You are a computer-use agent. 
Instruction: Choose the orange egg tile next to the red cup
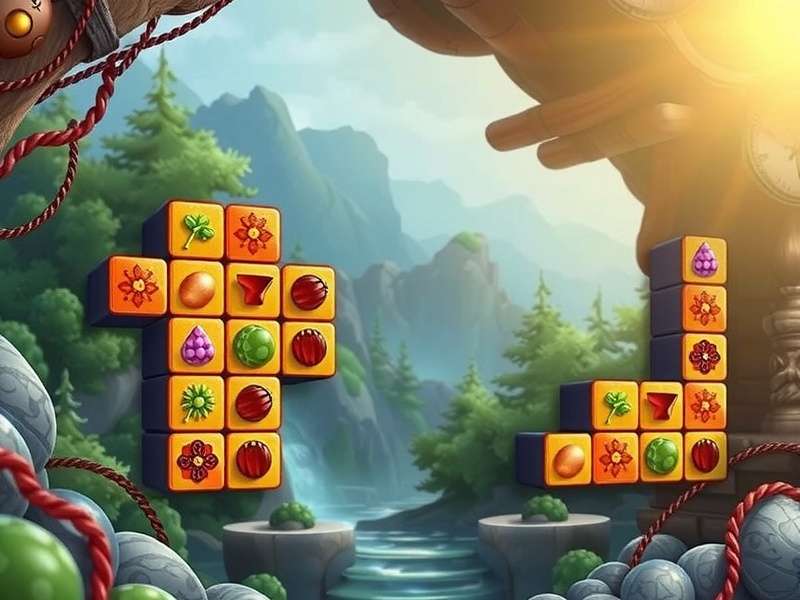point(197,288)
